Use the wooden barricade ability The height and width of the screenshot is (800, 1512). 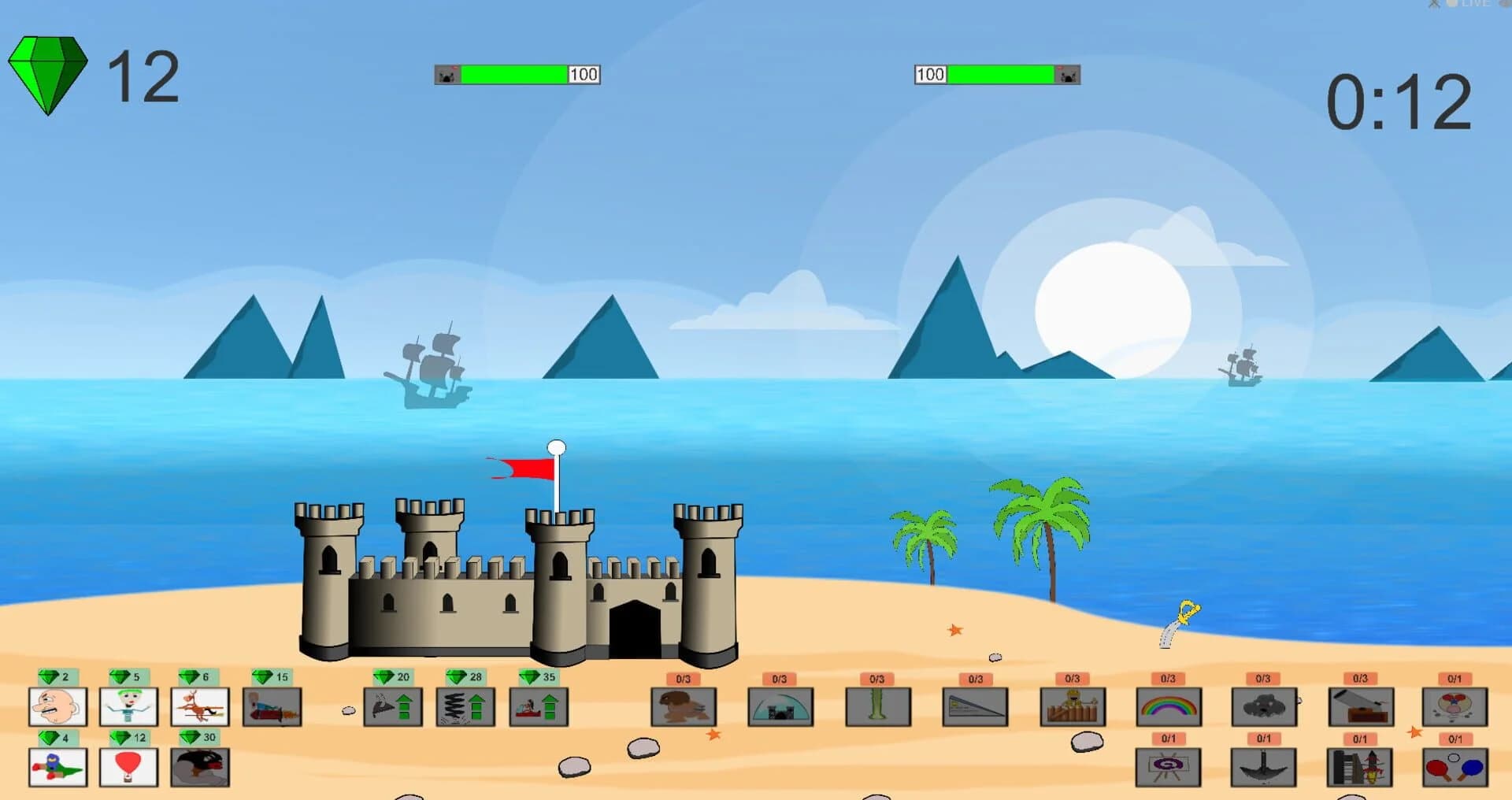tap(1073, 706)
